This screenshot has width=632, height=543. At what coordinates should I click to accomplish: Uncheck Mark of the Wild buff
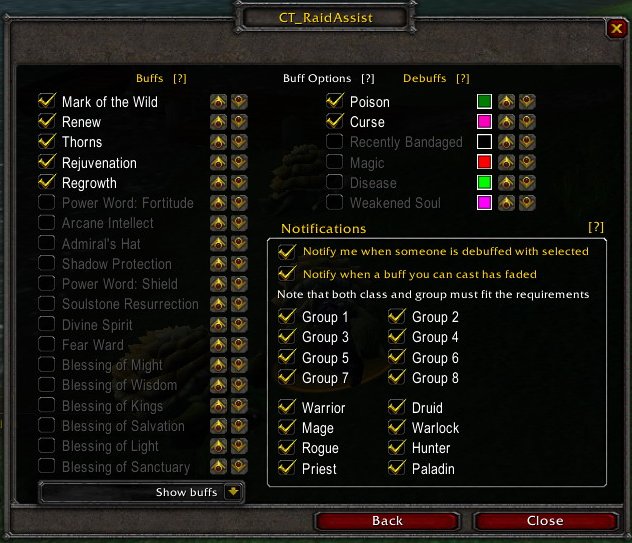(46, 101)
